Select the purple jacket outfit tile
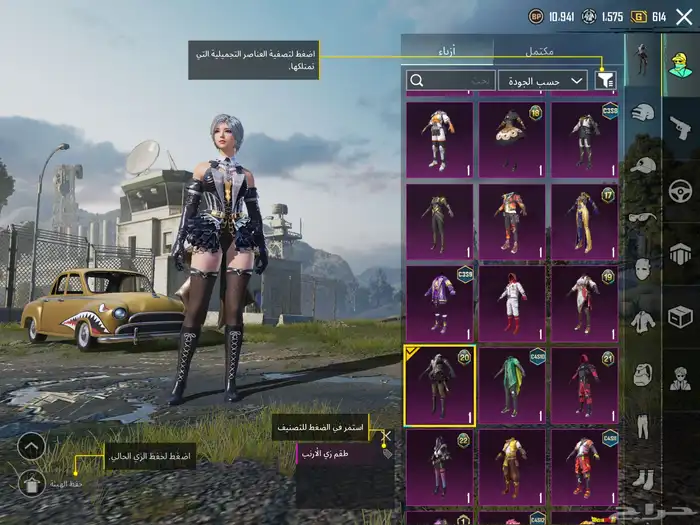This screenshot has width=700, height=525. pos(440,303)
